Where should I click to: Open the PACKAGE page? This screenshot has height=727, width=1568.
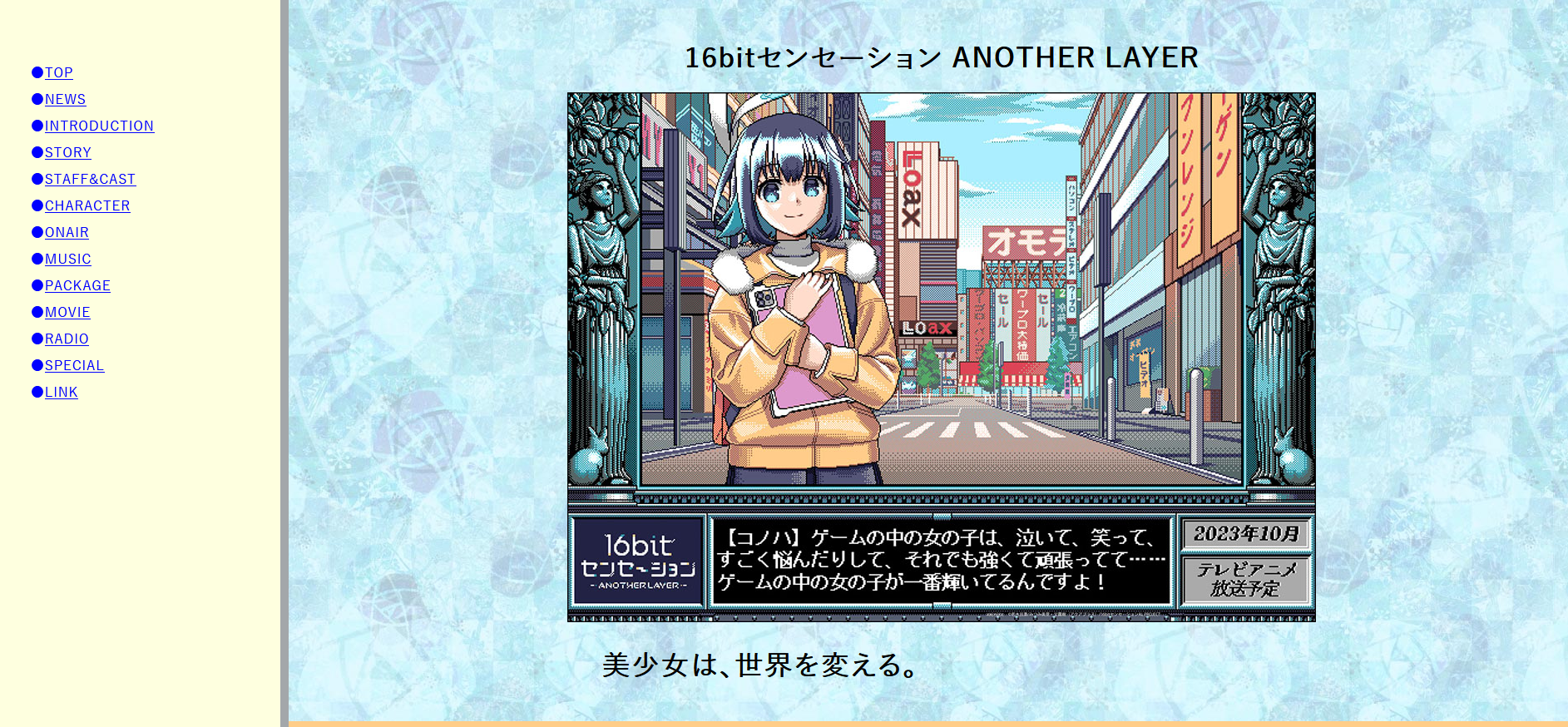coord(77,285)
